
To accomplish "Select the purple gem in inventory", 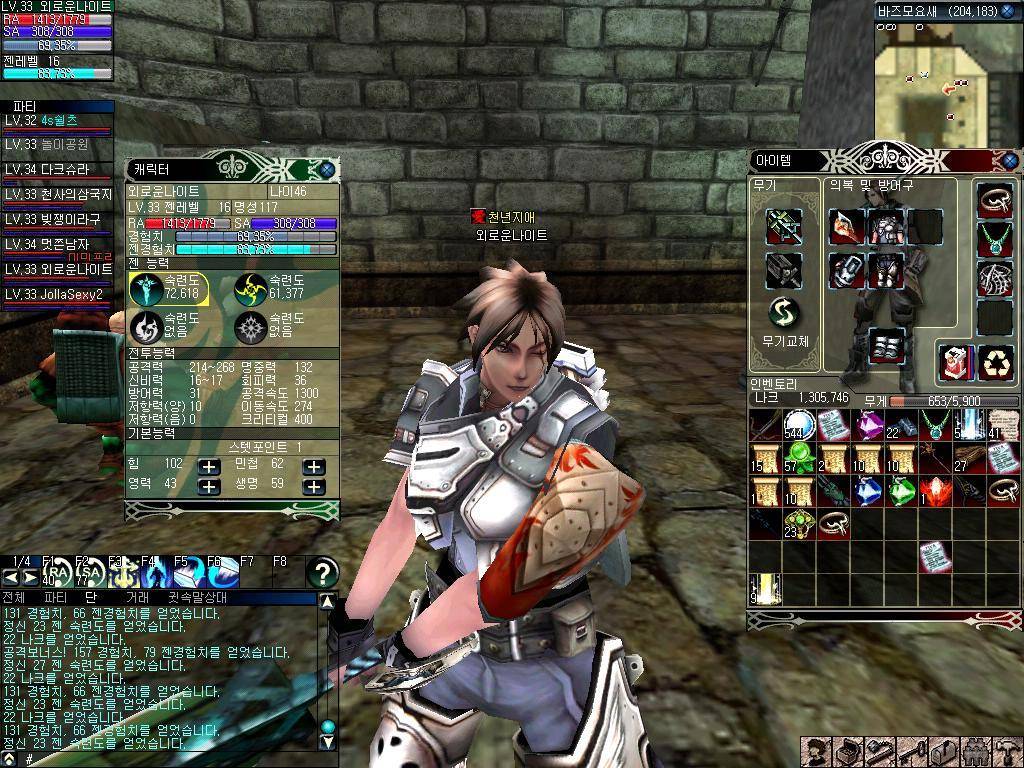I will [x=866, y=425].
